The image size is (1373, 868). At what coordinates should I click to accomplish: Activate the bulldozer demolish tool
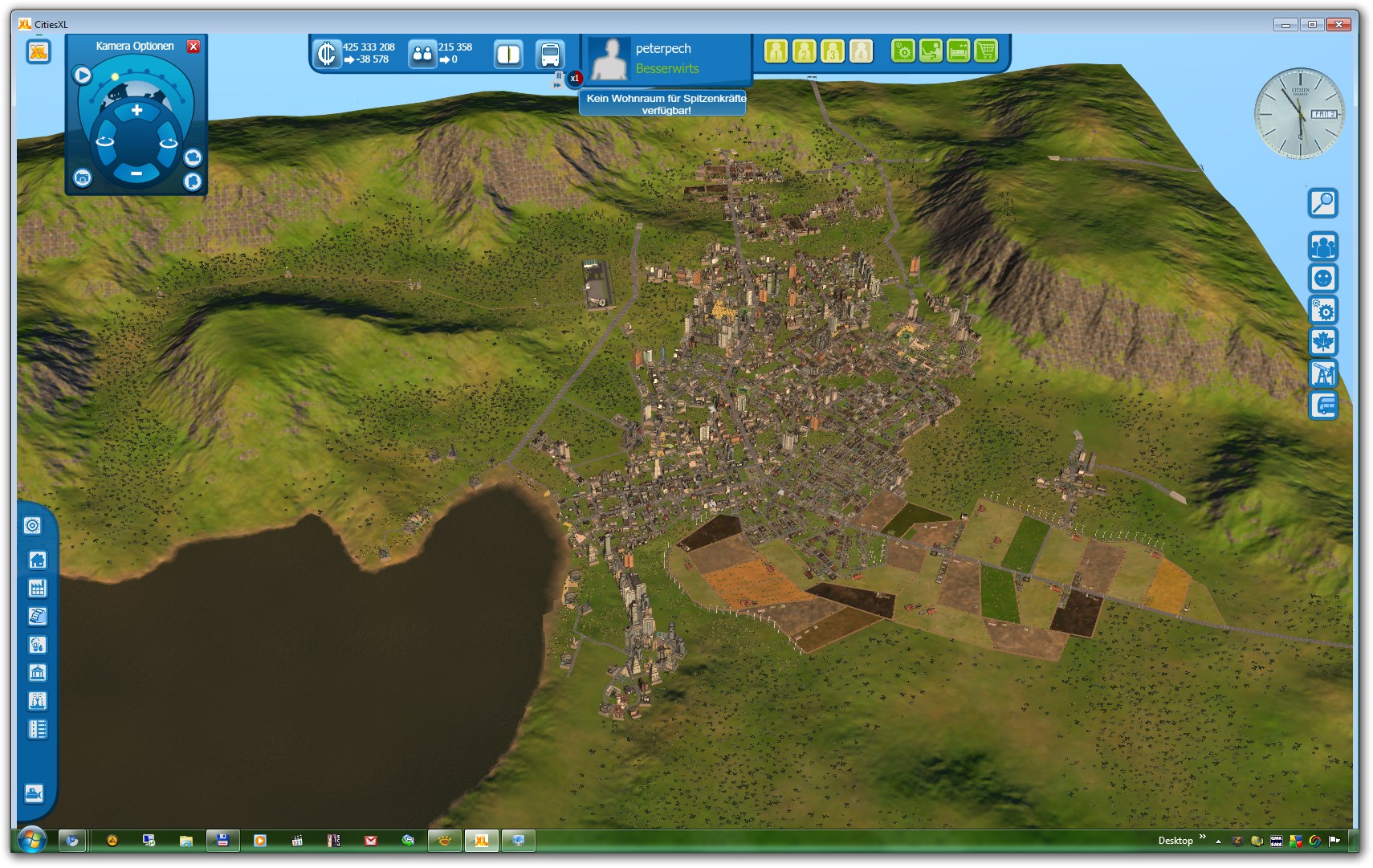coord(34,793)
